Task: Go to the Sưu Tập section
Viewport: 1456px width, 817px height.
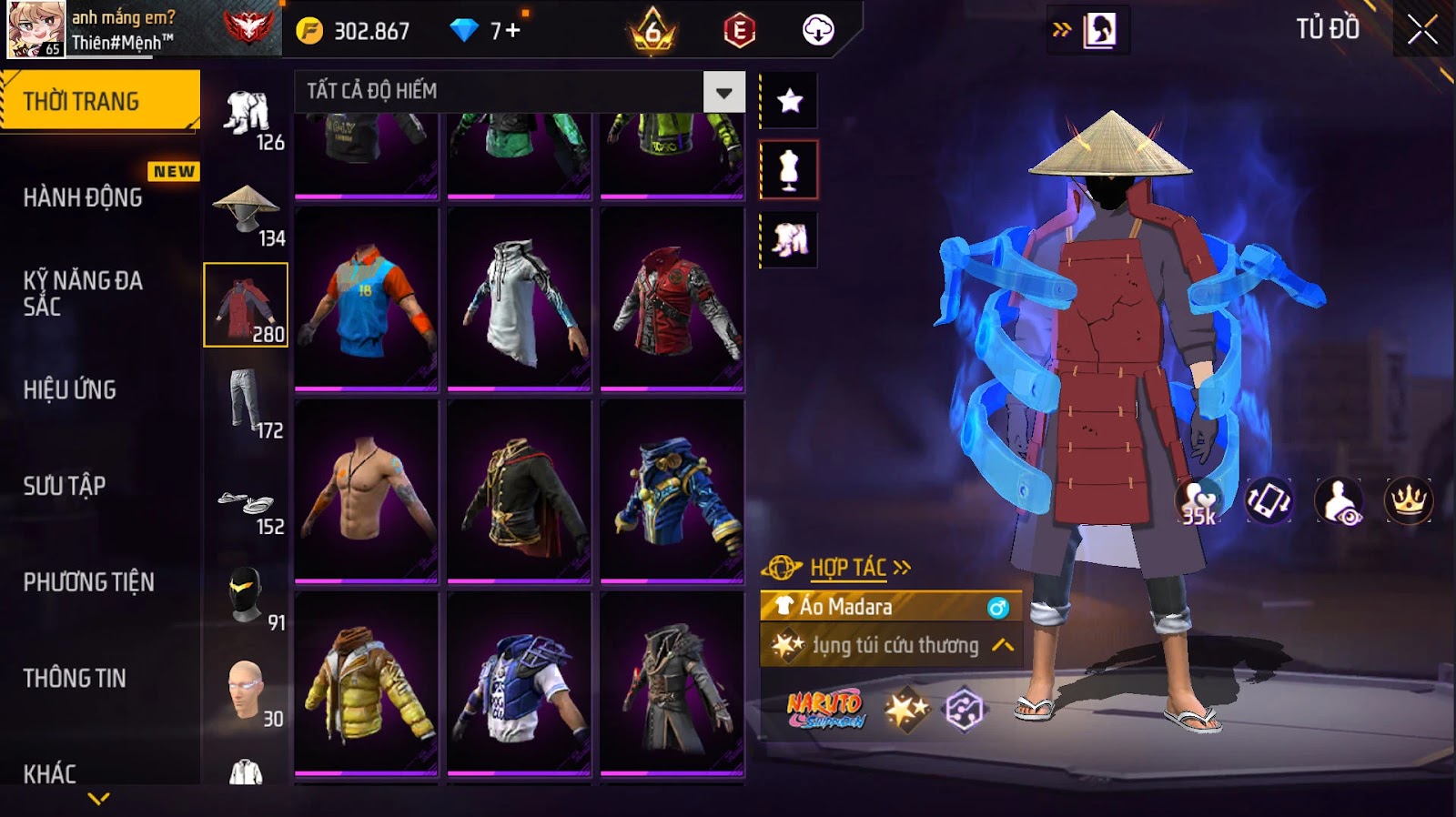Action: coord(65,486)
